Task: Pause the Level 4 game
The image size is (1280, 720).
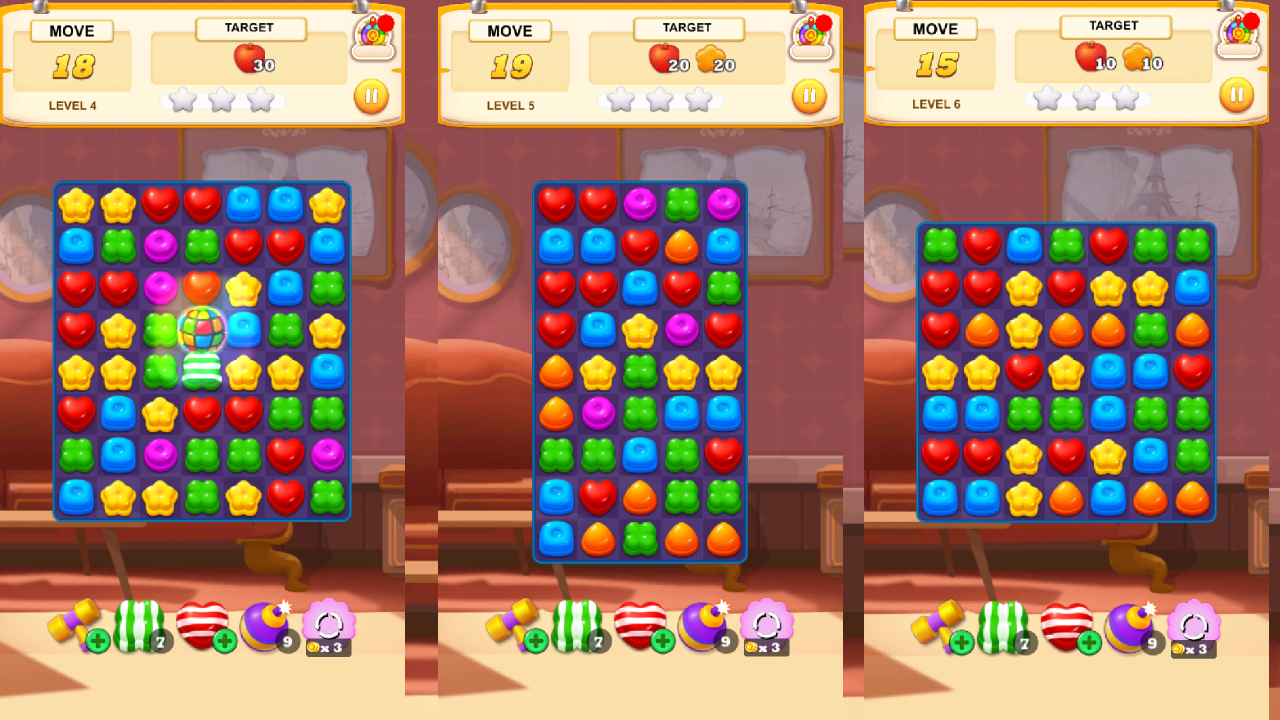Action: [371, 95]
